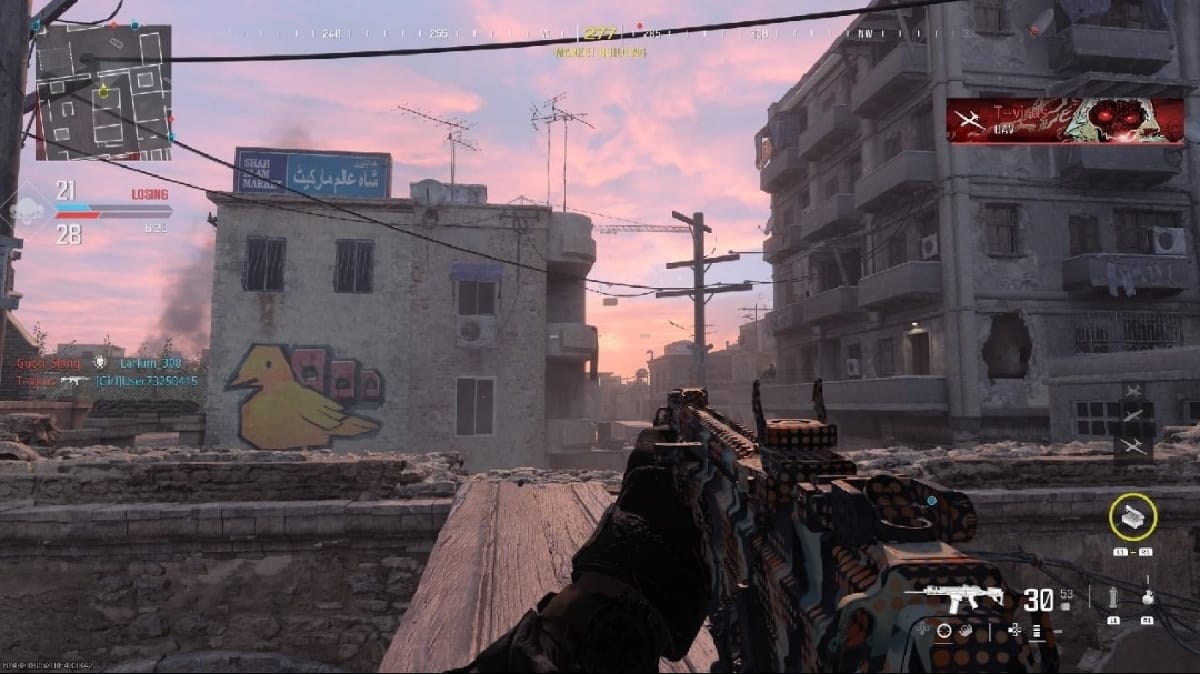Activate the yellow-ringed munitions box field upgrade
The width and height of the screenshot is (1200, 674).
tap(1132, 517)
